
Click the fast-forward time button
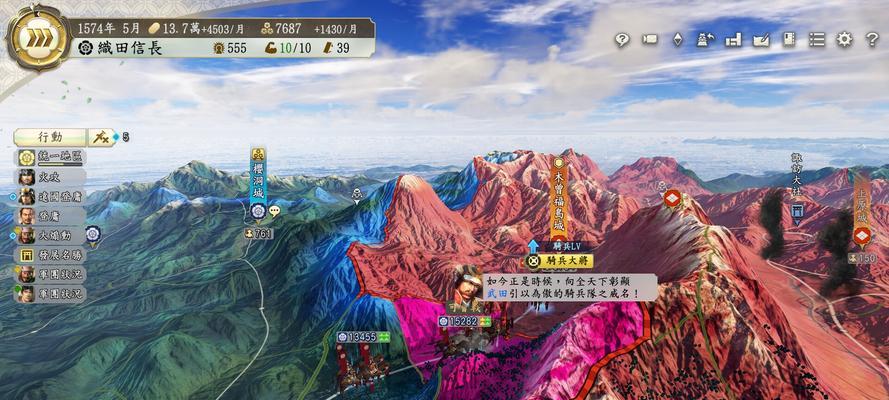38,39
